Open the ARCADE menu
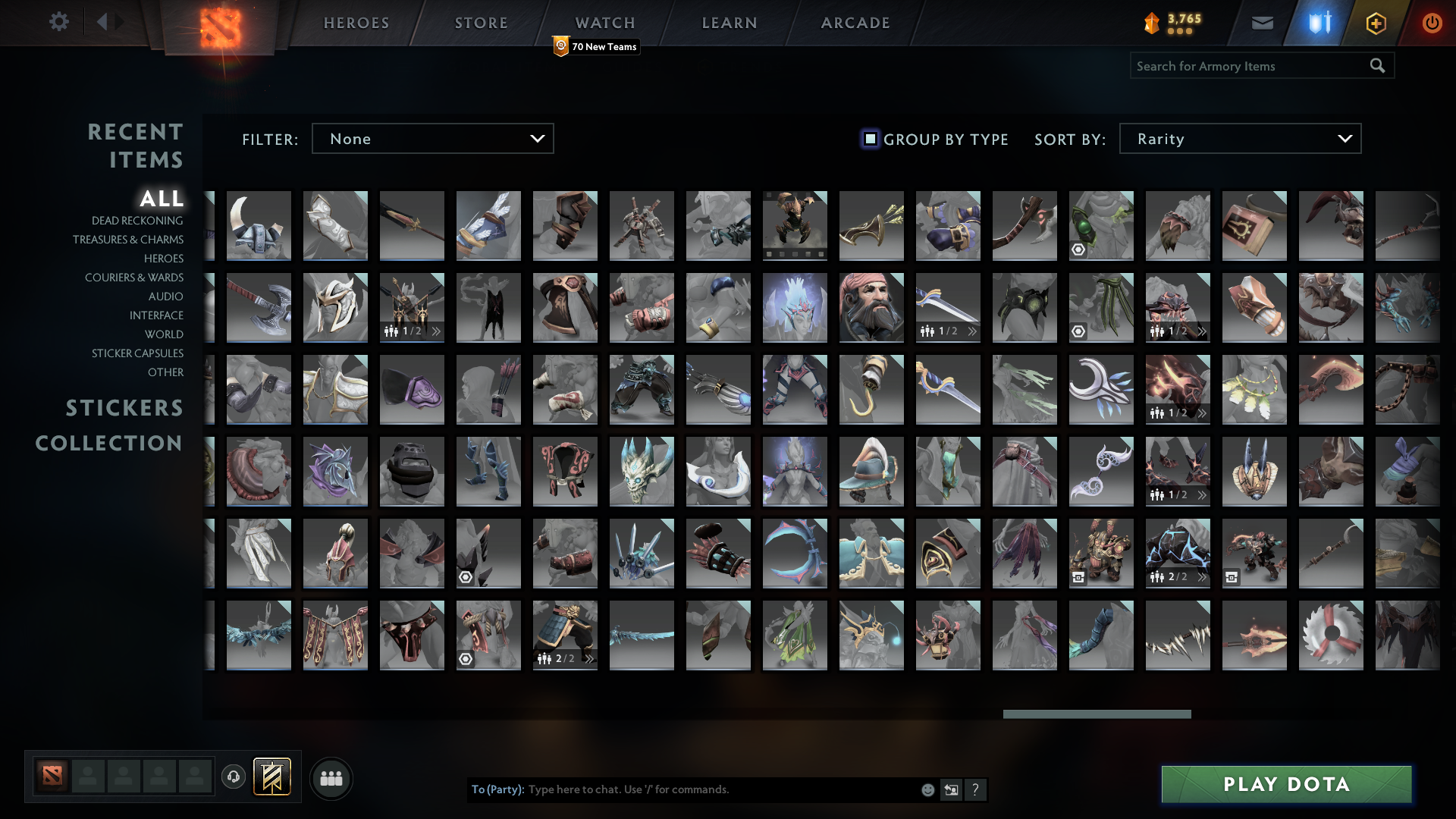This screenshot has height=819, width=1456. pos(854,22)
